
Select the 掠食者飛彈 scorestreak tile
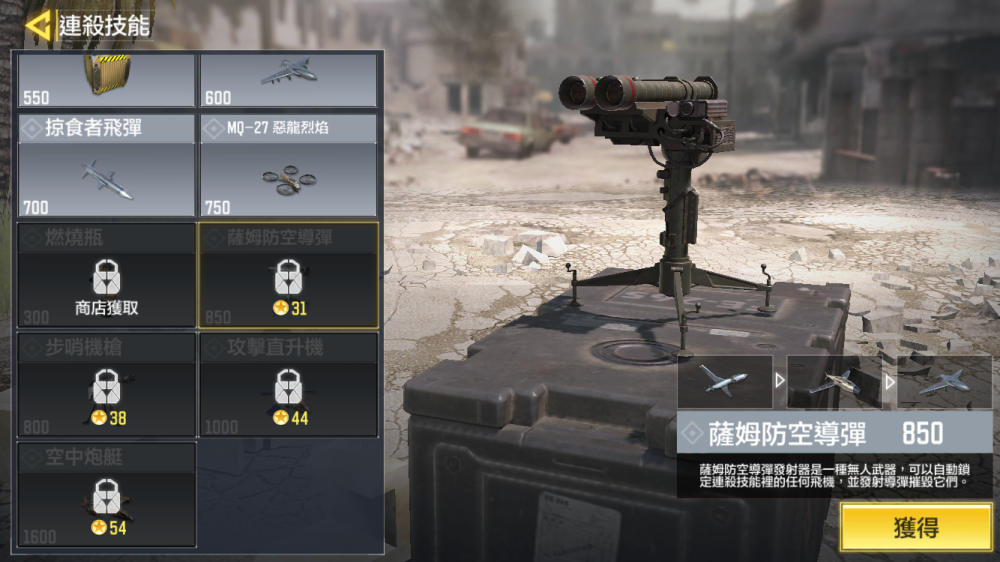click(x=107, y=166)
